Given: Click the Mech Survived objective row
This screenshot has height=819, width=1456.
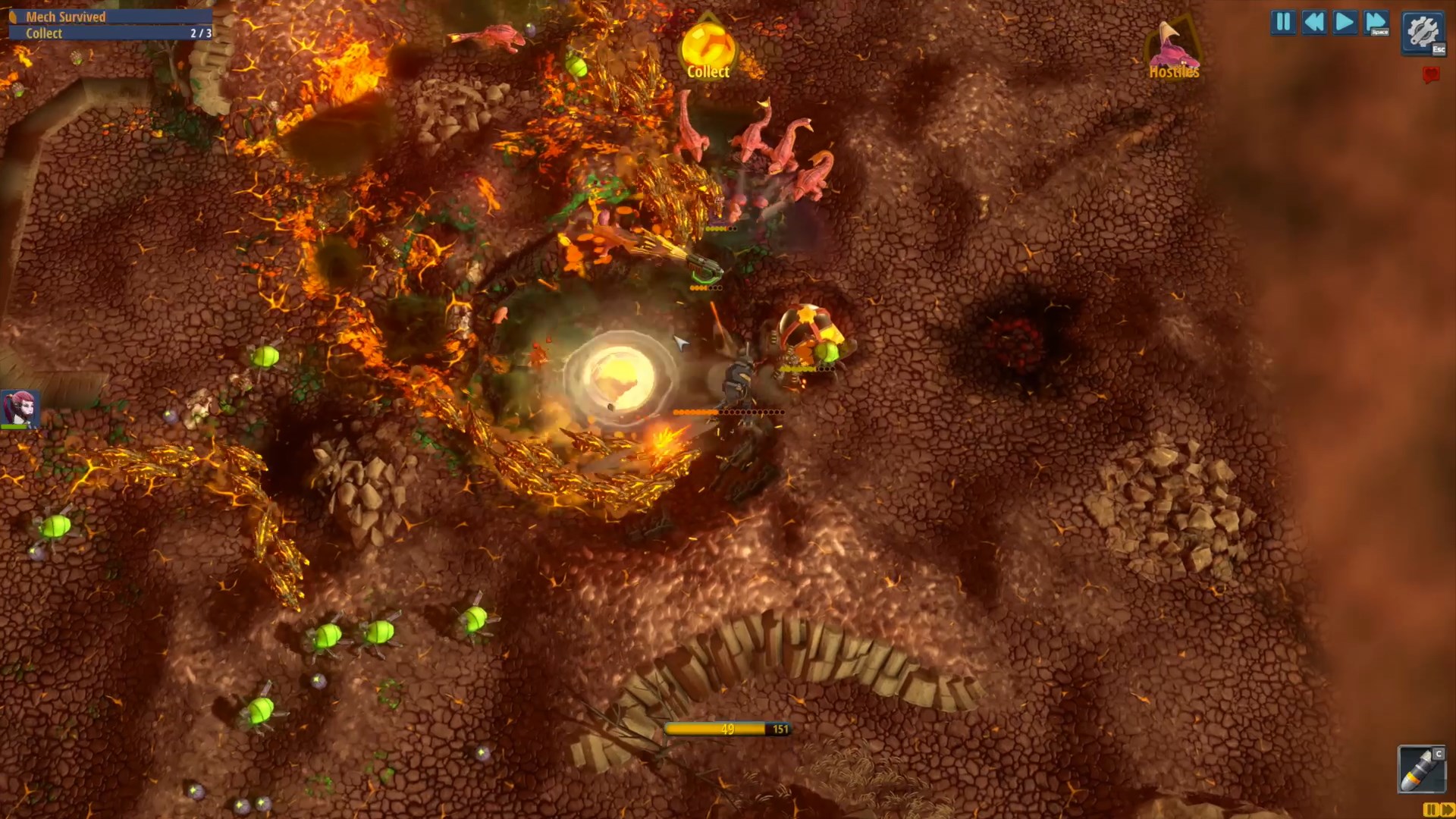Looking at the screenshot, I should click(110, 17).
